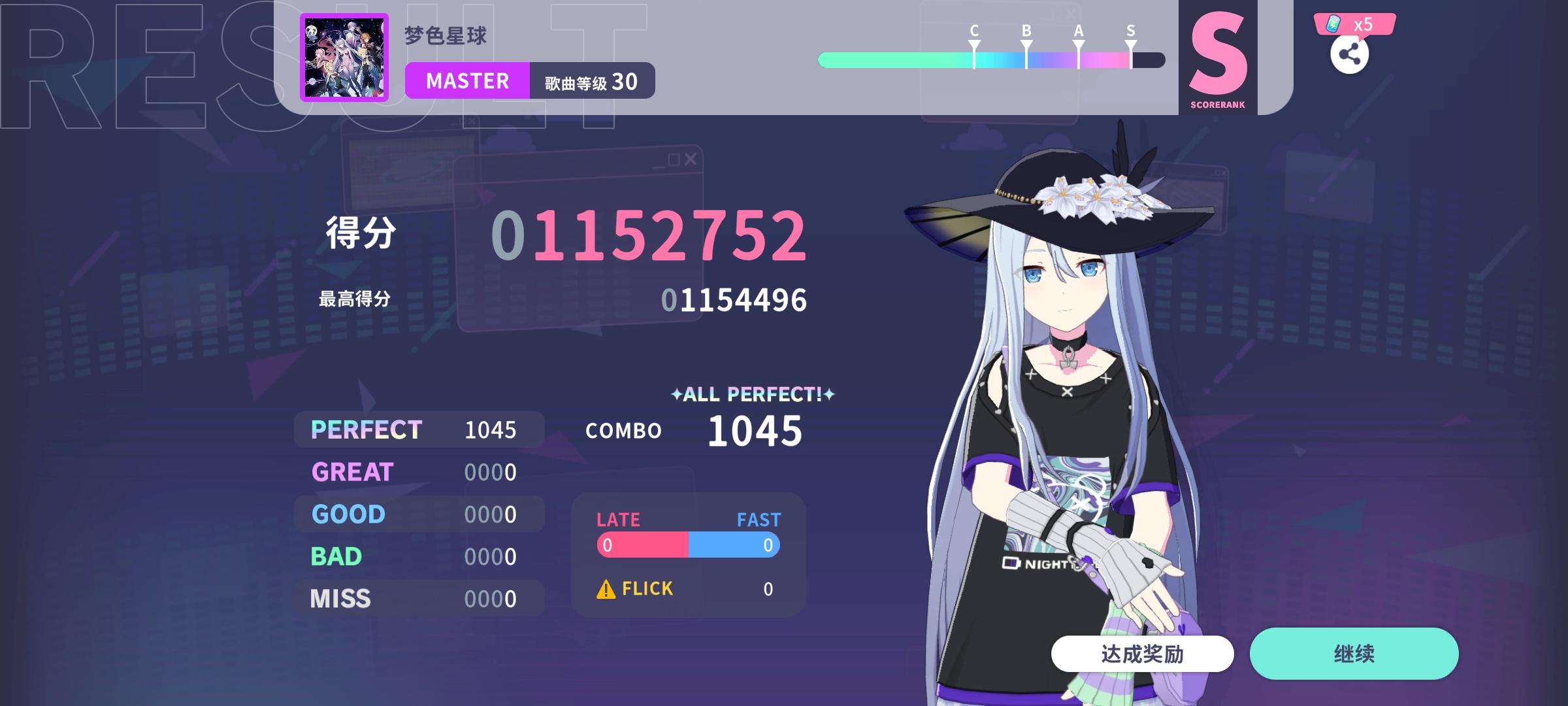Click the FLICK warning triangle icon
The image size is (1568, 706).
605,588
